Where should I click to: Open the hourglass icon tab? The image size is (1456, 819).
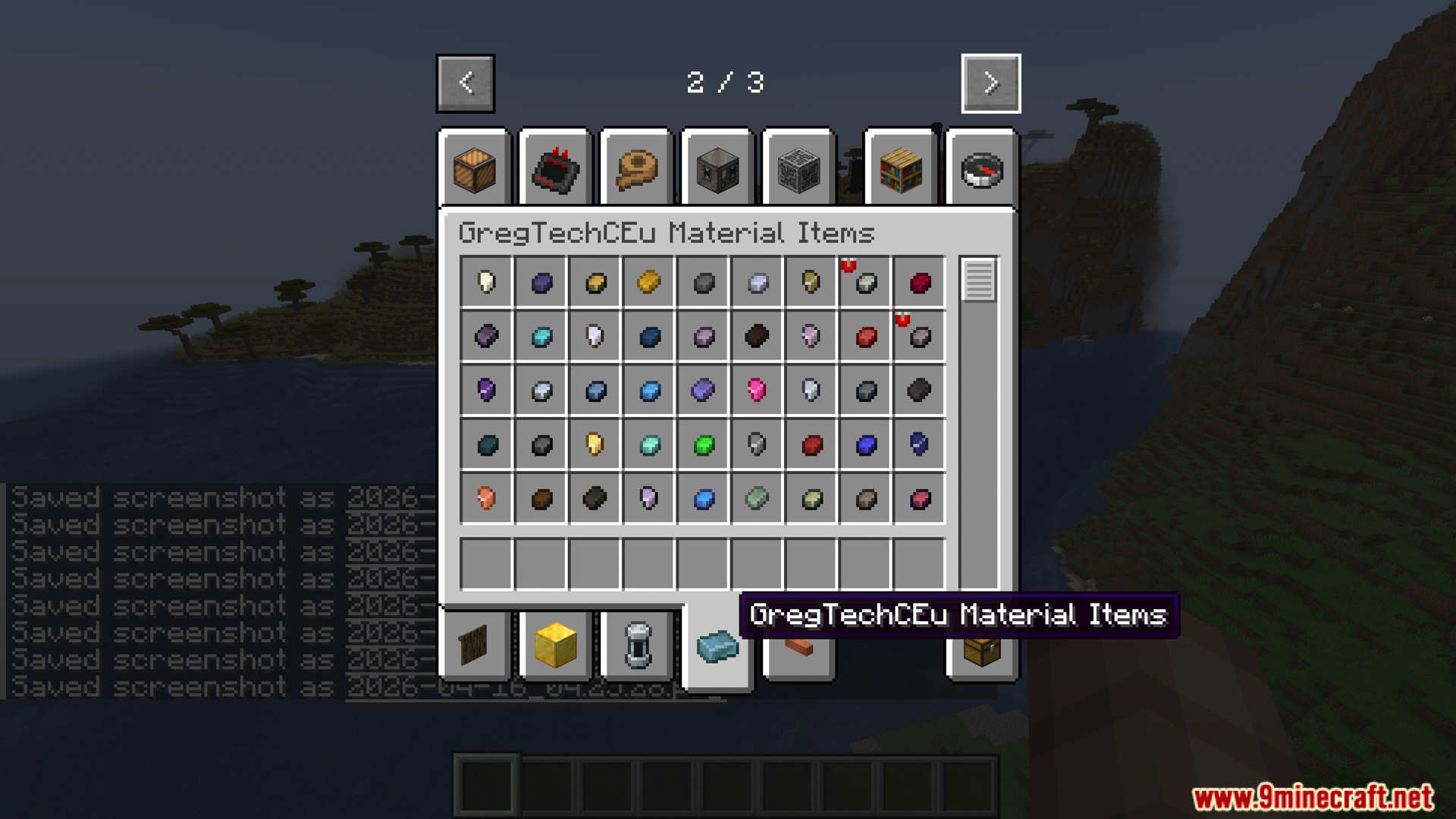(635, 643)
